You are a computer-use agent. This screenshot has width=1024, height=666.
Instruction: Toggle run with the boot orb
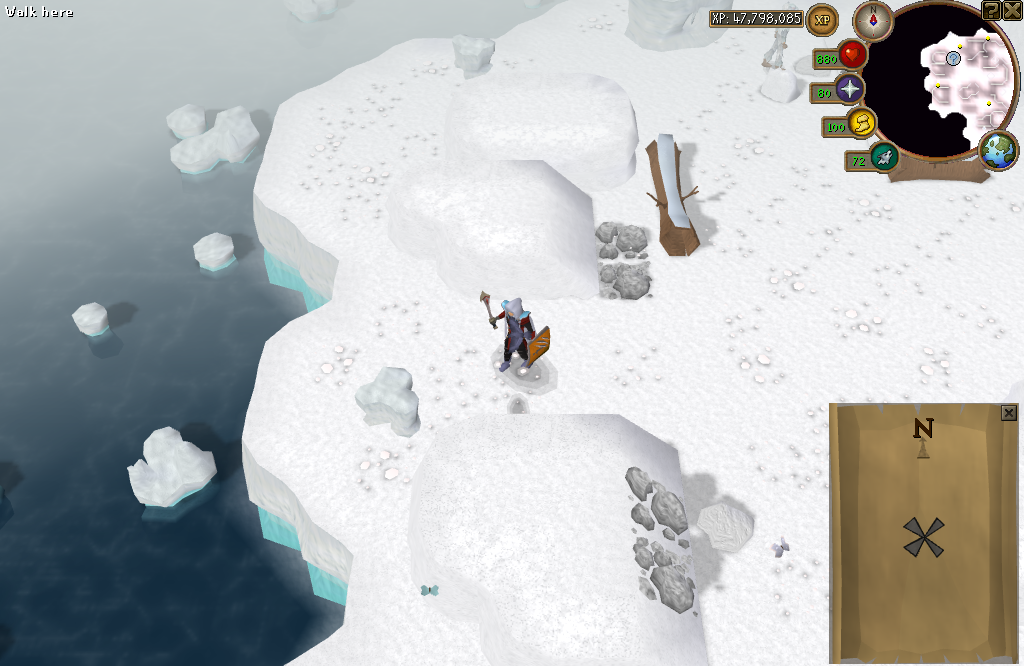(862, 124)
